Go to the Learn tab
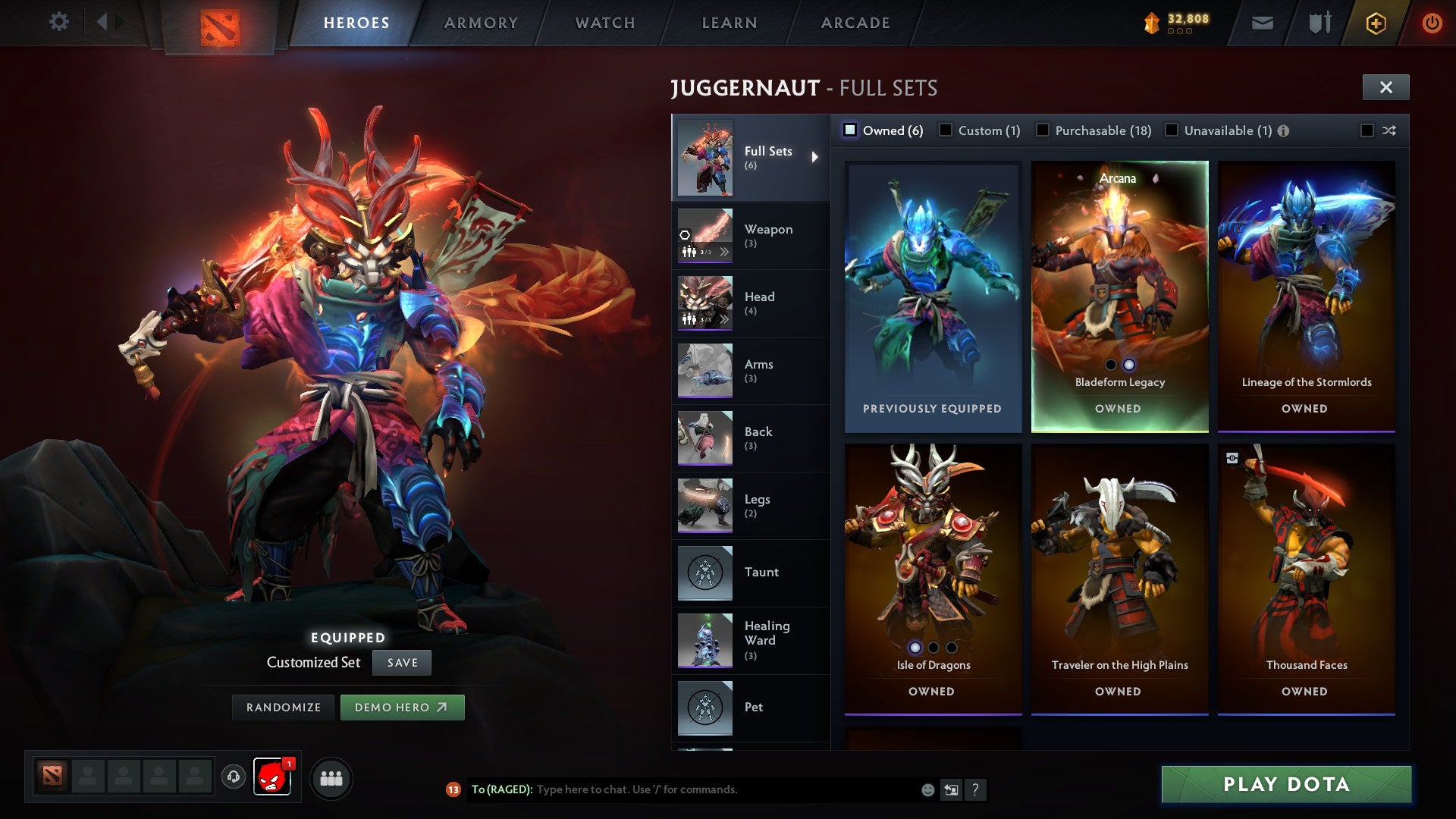Screen dimensions: 1456x819 [730, 23]
